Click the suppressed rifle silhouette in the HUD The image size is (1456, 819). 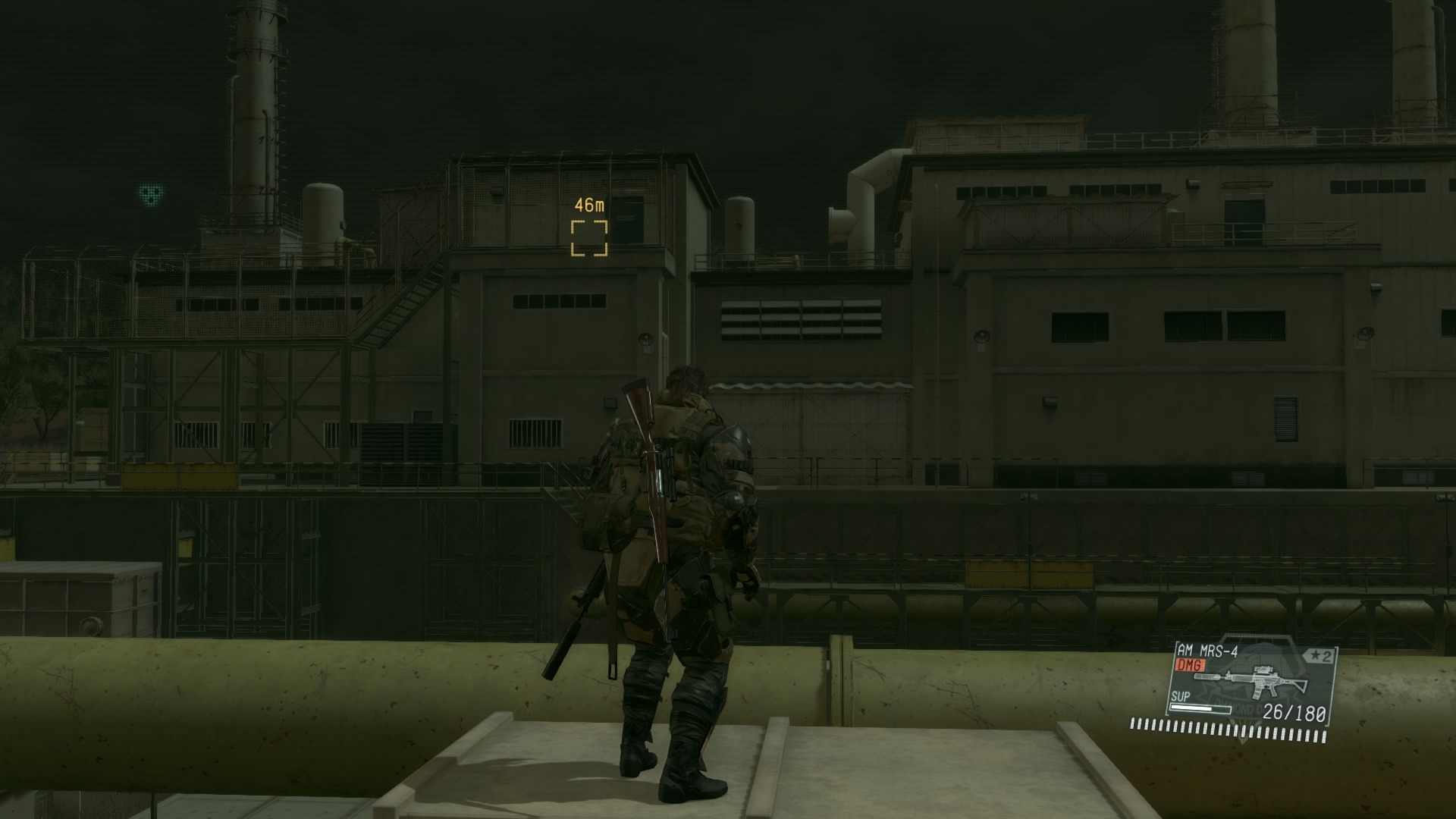click(x=1251, y=682)
